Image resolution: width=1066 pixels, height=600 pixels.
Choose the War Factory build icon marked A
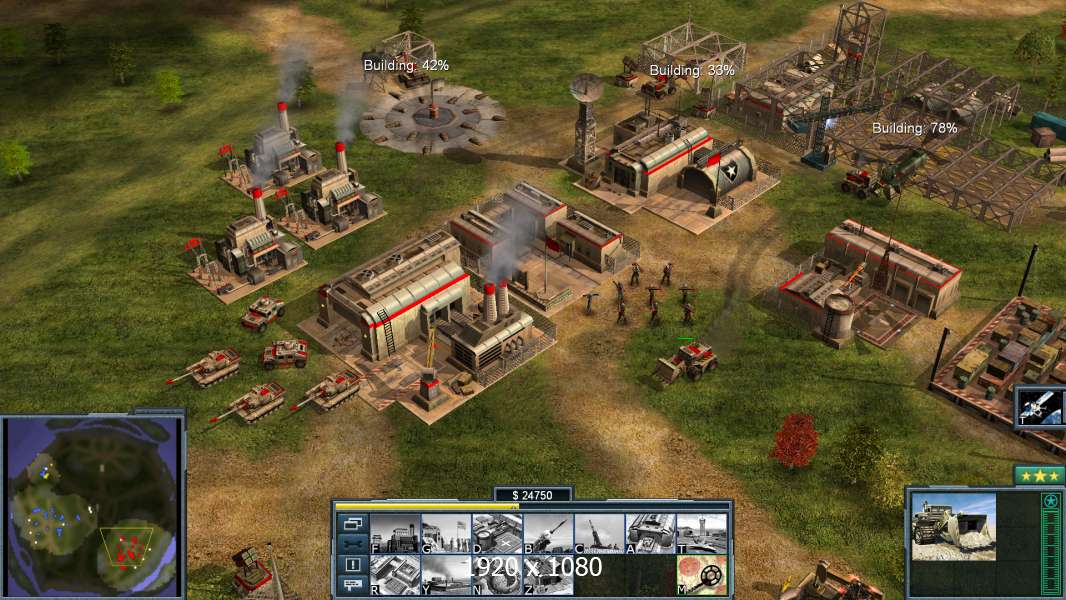coord(650,533)
